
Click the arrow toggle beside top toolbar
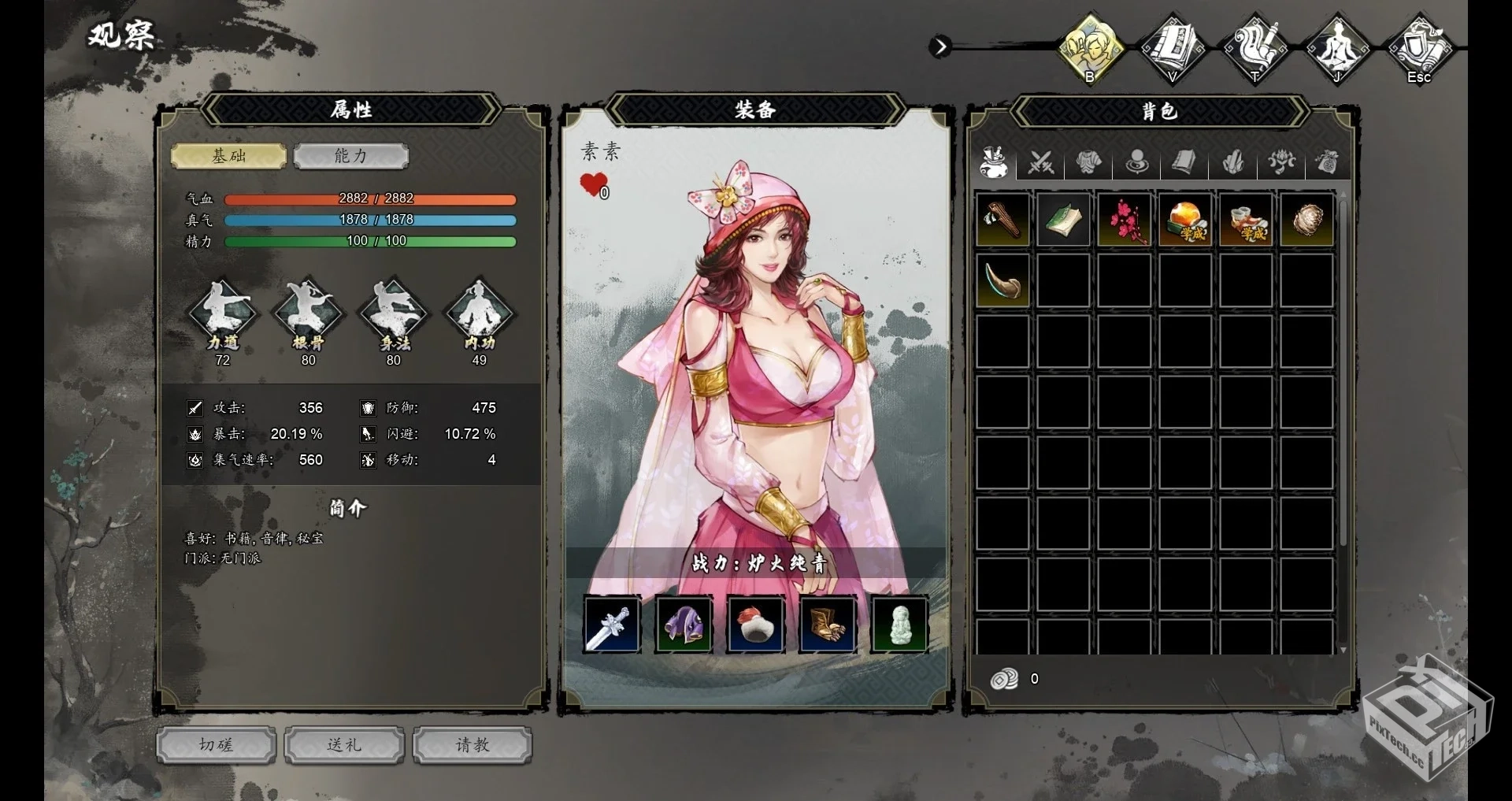click(939, 47)
